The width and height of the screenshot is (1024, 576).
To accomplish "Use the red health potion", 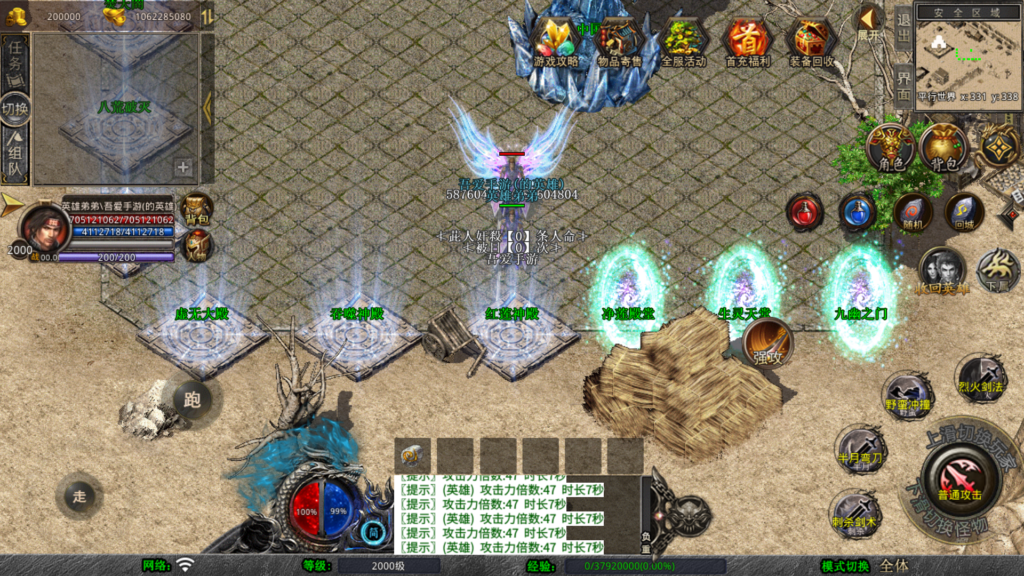I will click(805, 212).
